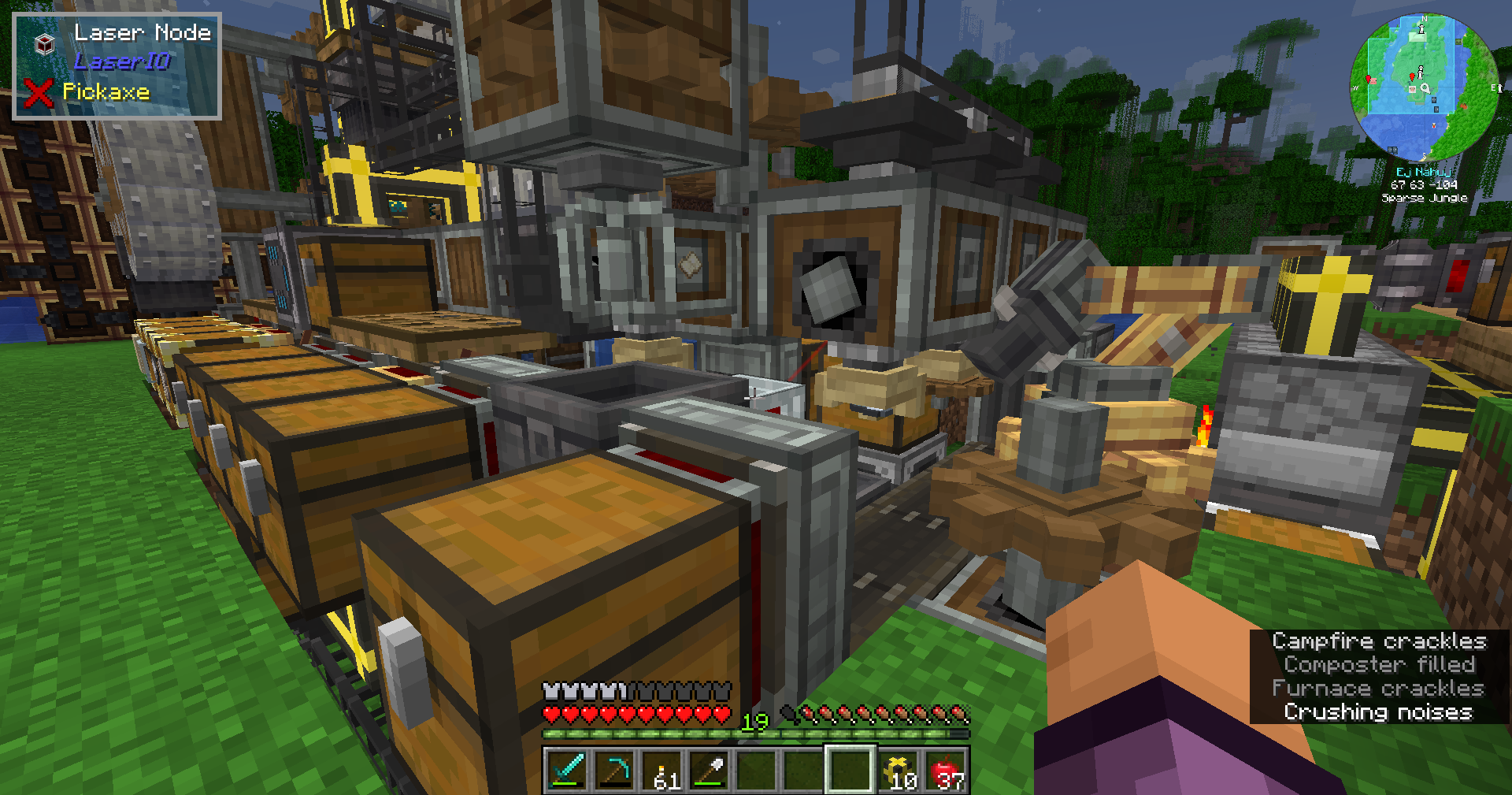Click the Crushing noises chat message
The image size is (1512, 795).
[1377, 711]
